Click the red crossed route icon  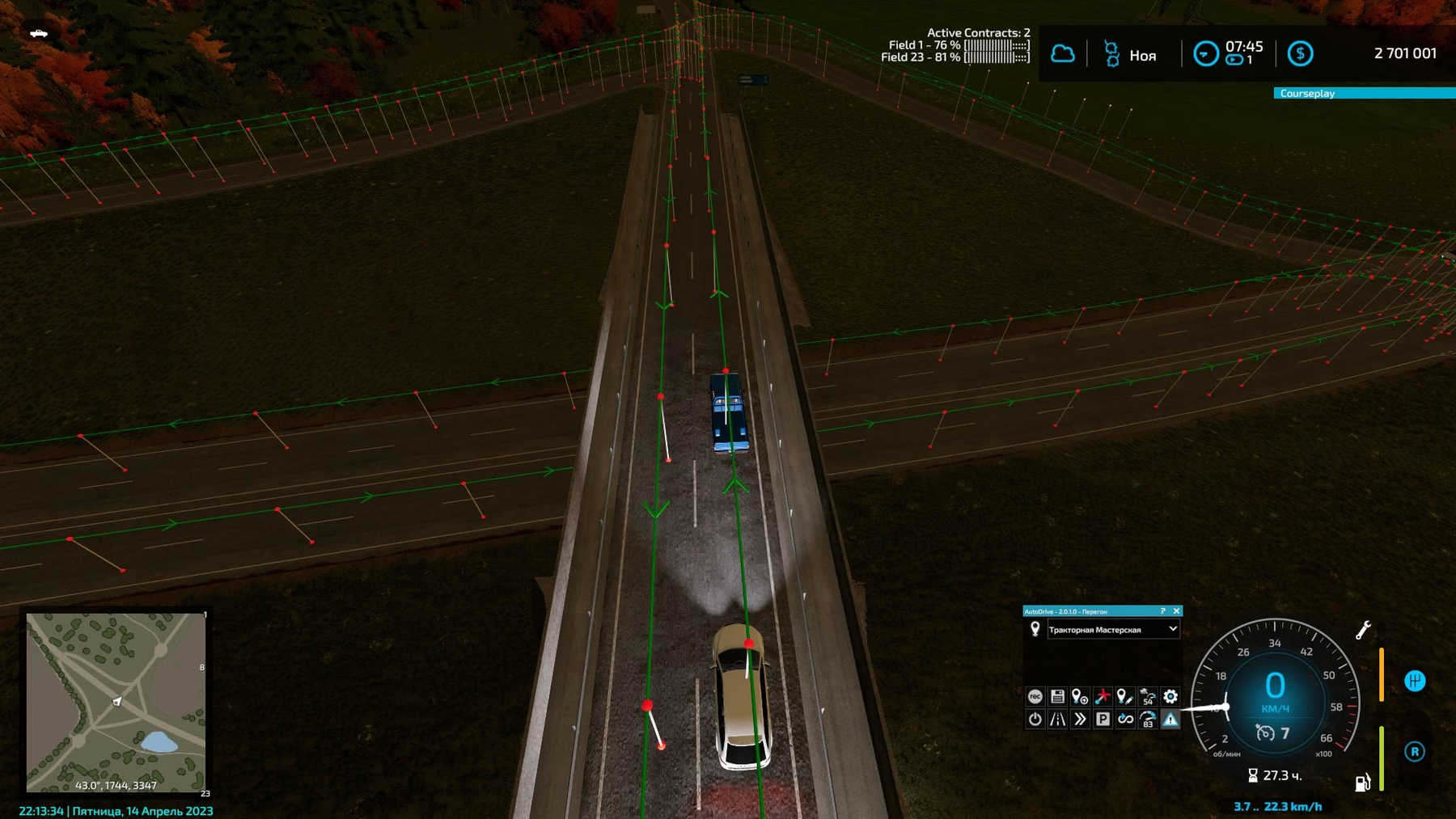[x=1103, y=696]
